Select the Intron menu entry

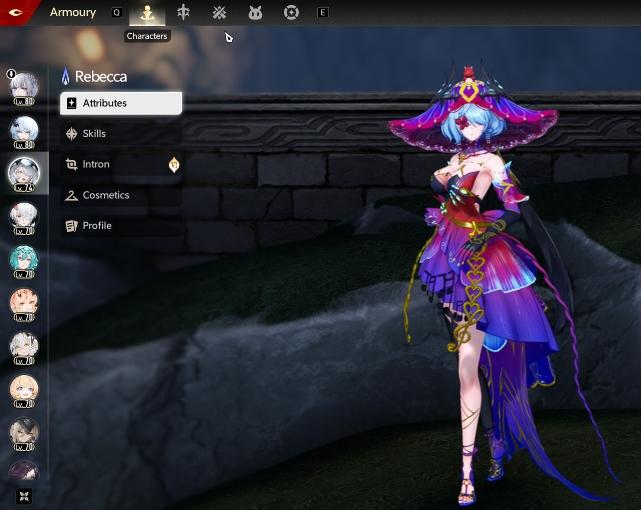[x=96, y=164]
